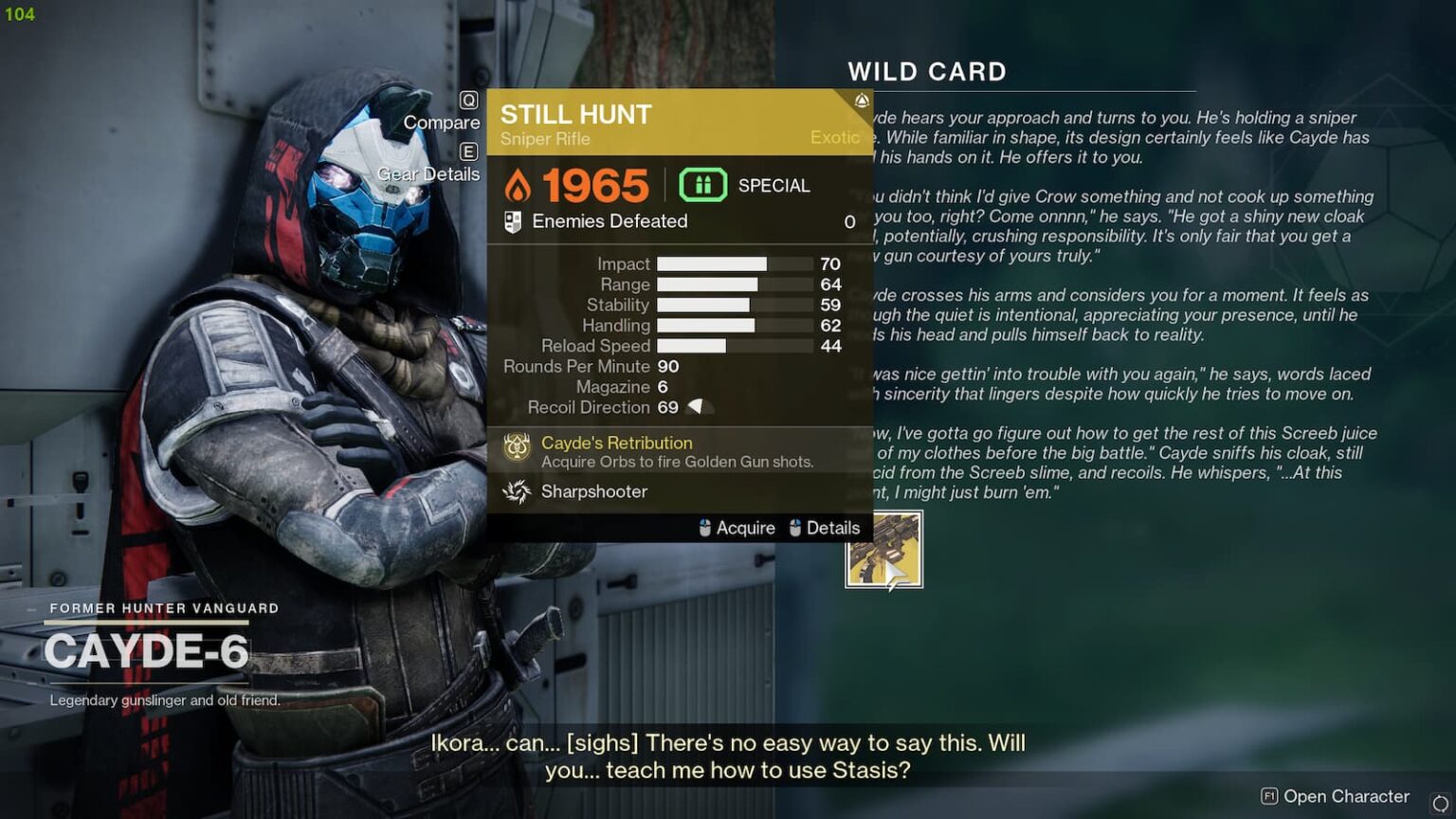1456x819 pixels.
Task: Click the green SPECIAL ammo icon
Action: click(702, 185)
